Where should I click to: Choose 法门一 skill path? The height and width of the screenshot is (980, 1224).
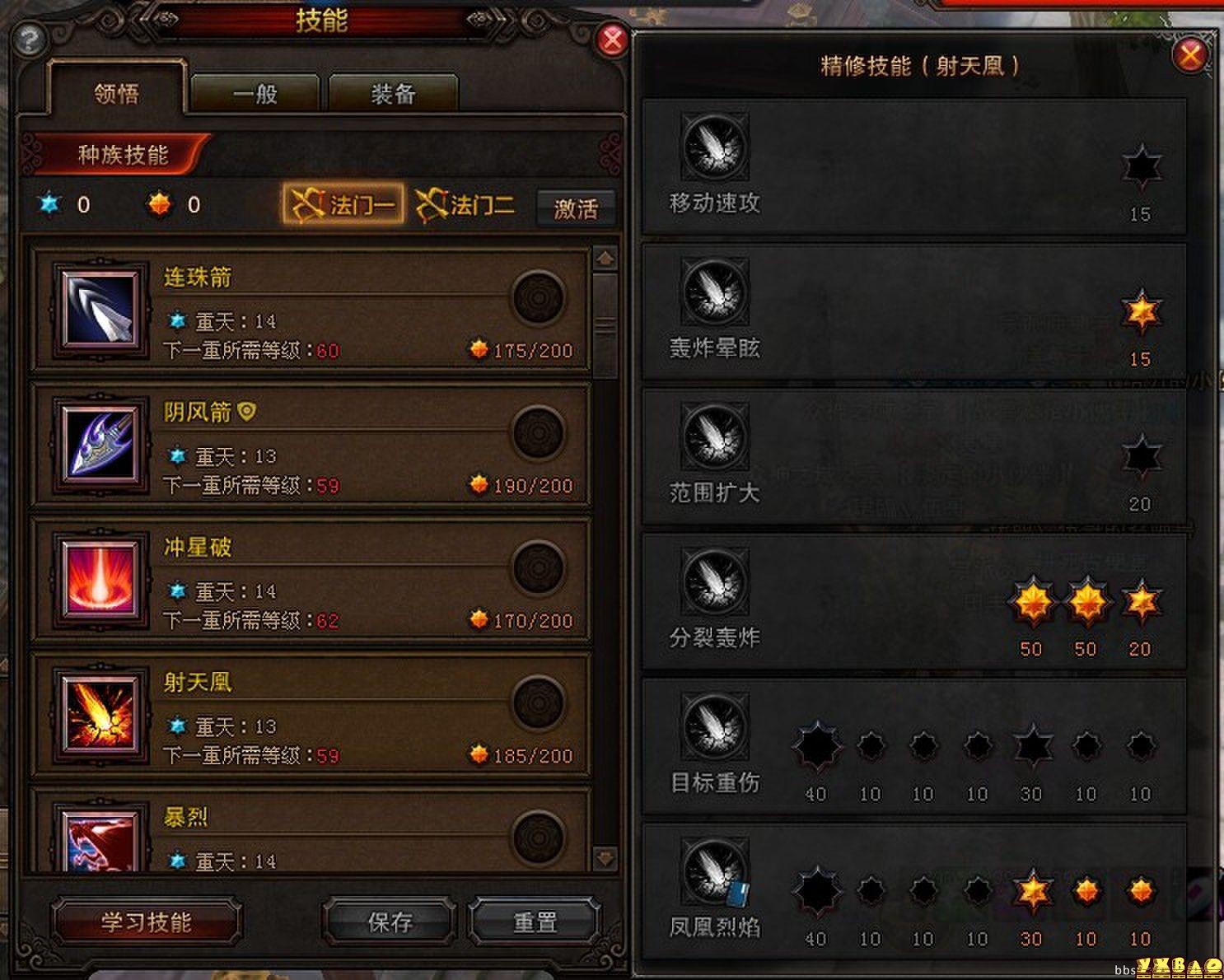tap(343, 204)
